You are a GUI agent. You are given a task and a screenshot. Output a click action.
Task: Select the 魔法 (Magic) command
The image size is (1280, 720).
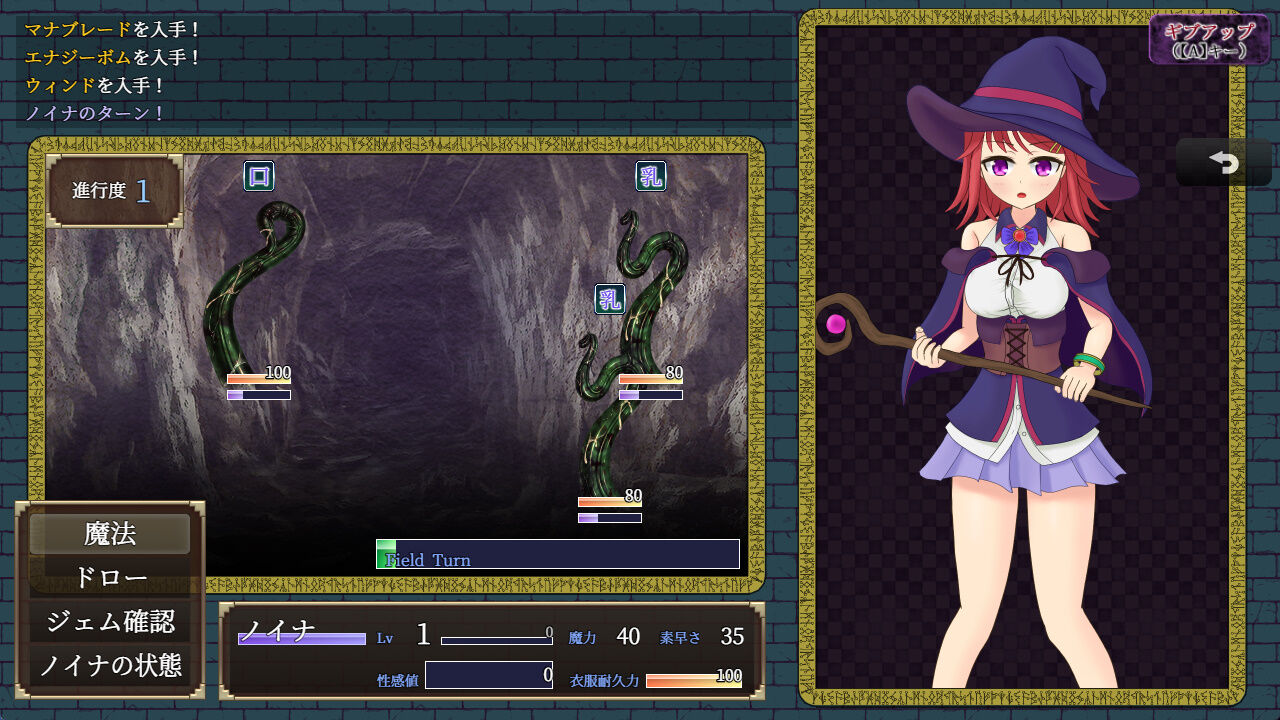tap(110, 536)
